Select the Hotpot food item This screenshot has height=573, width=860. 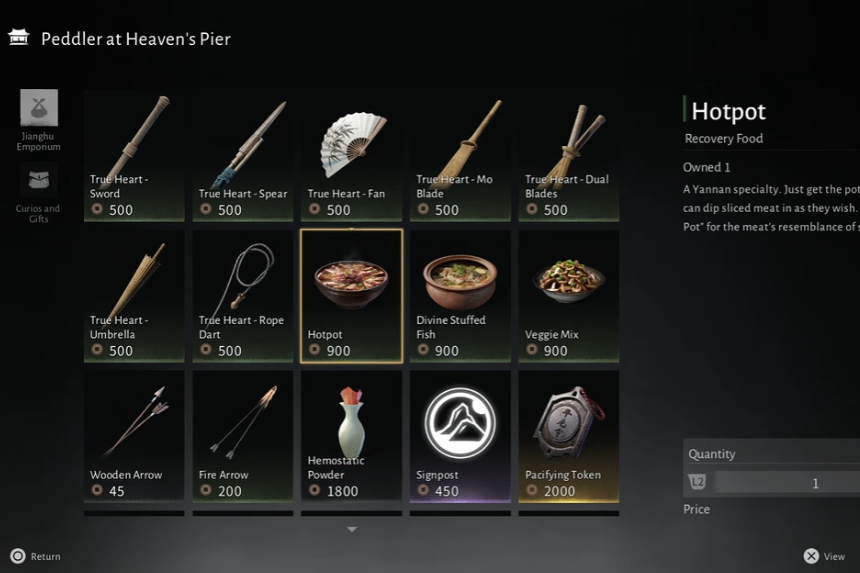[x=352, y=296]
